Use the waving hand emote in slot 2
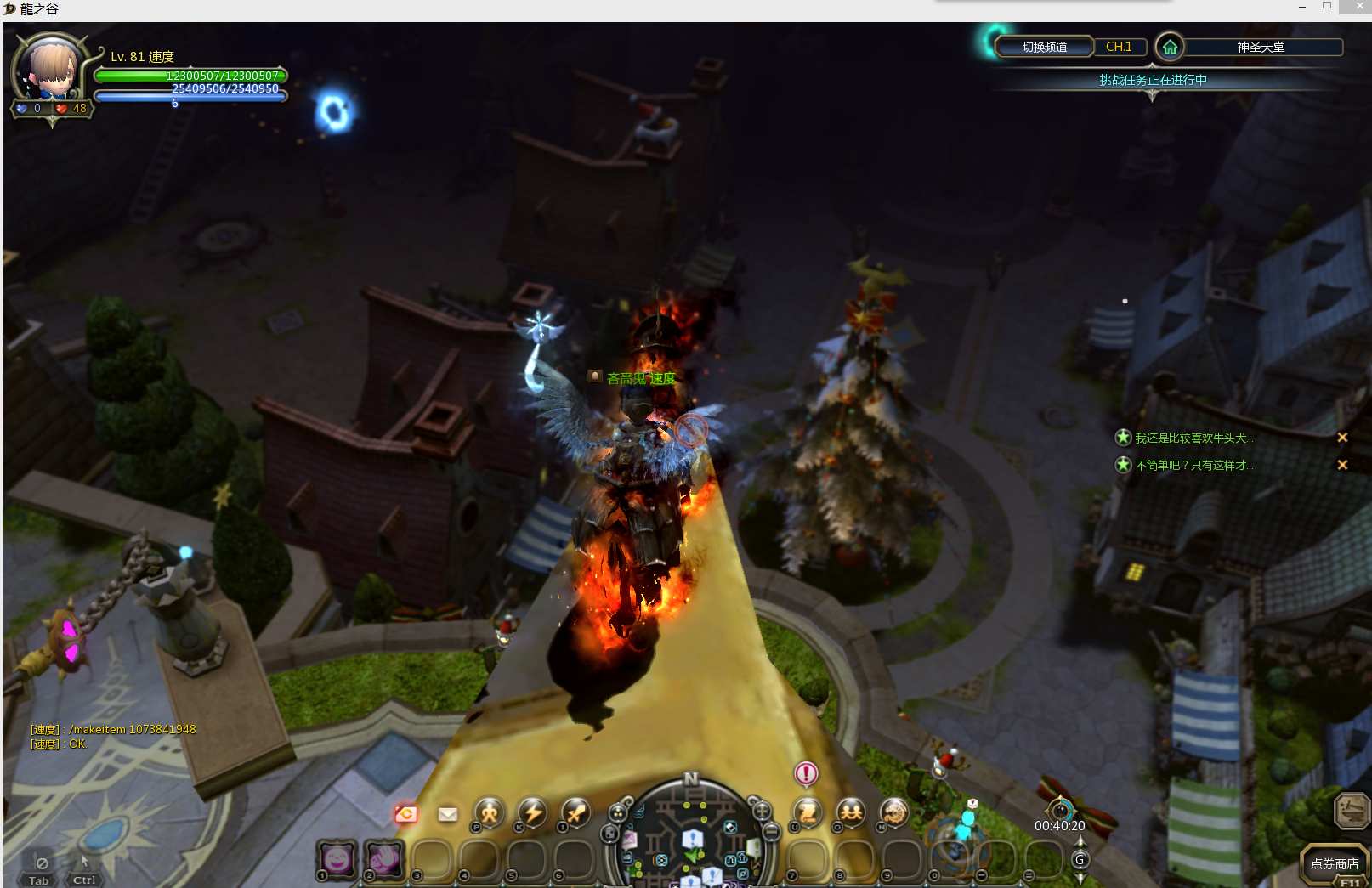1372x888 pixels. [x=384, y=859]
